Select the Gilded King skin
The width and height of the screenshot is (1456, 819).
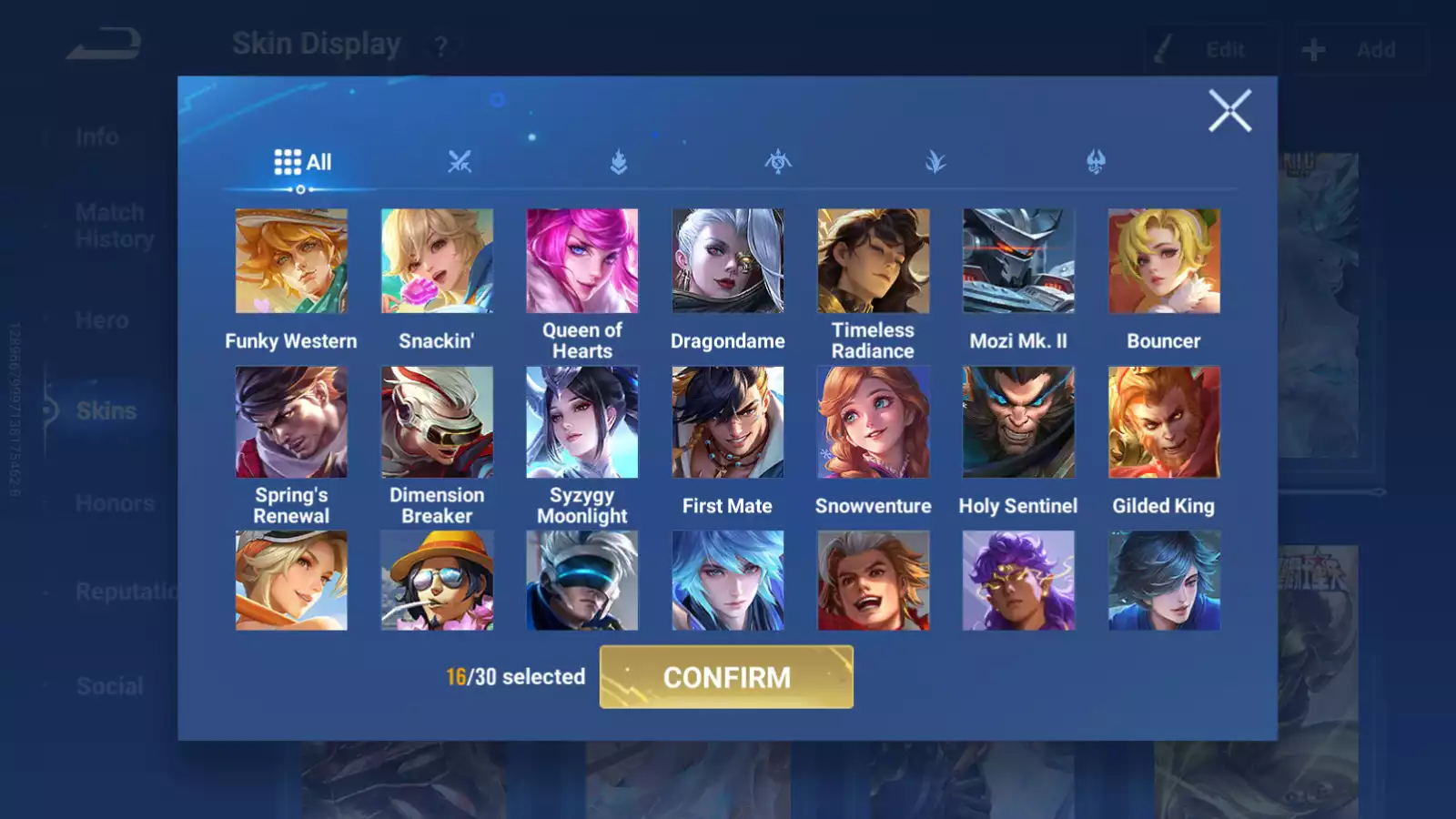[1164, 422]
